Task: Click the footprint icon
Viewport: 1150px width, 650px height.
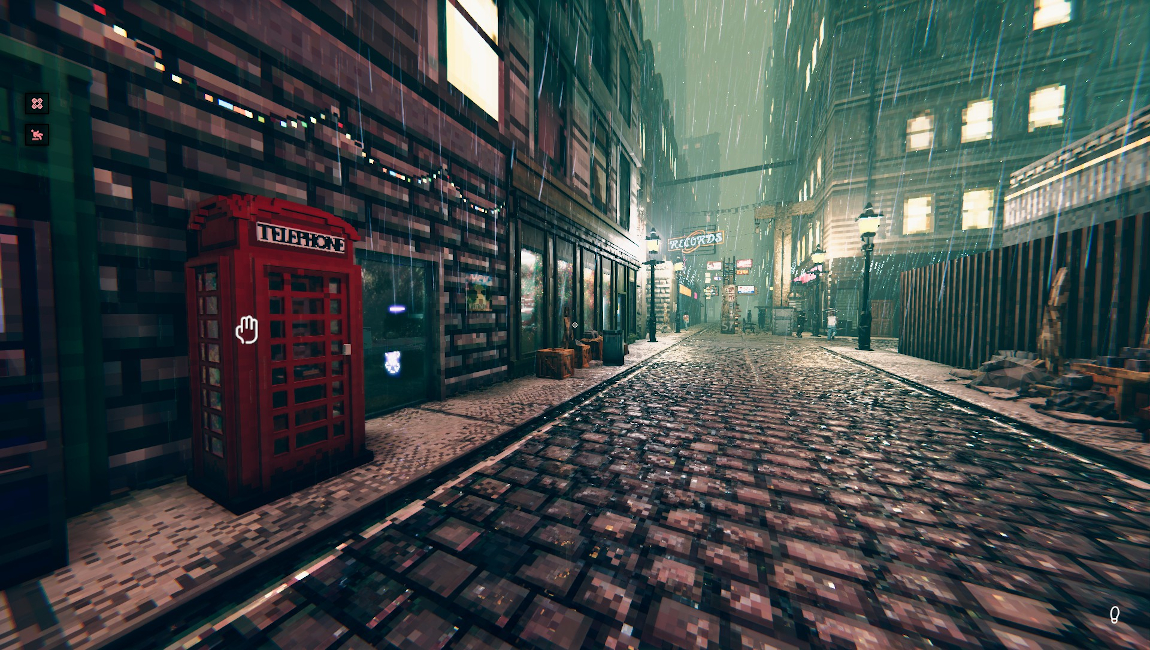Action: pos(1114,614)
